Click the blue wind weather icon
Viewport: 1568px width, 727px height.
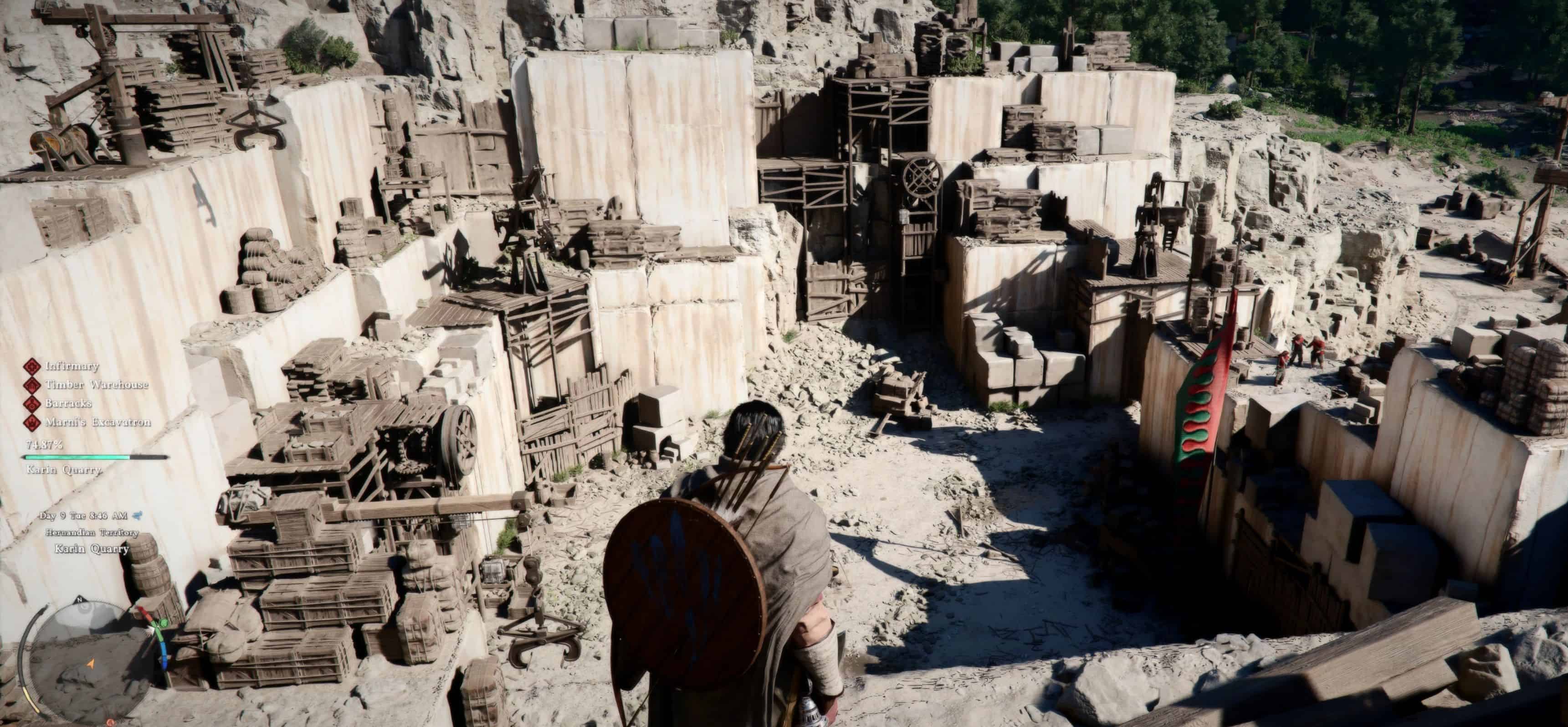pyautogui.click(x=138, y=516)
